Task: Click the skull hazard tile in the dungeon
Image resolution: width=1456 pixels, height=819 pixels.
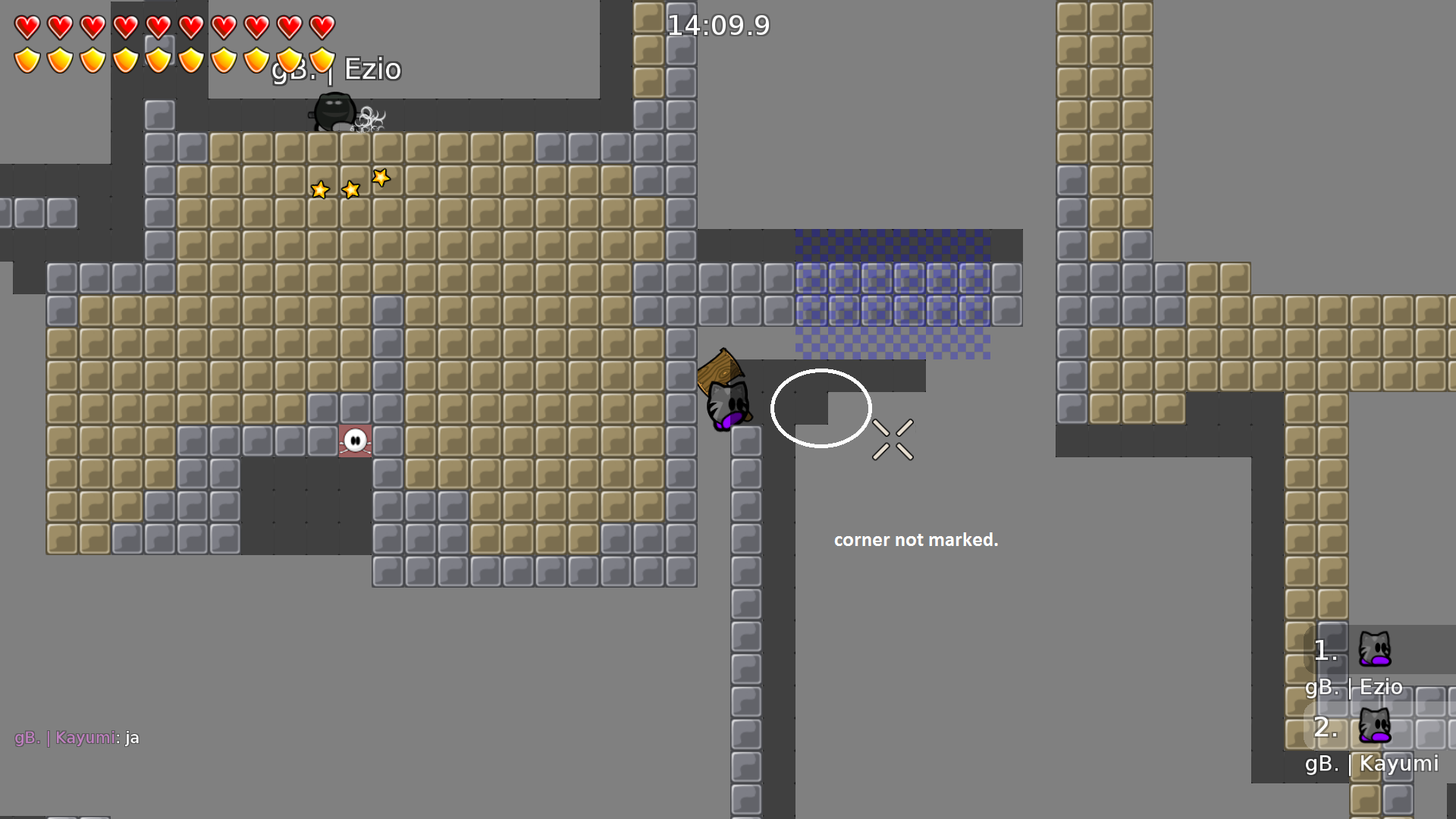Action: click(356, 441)
